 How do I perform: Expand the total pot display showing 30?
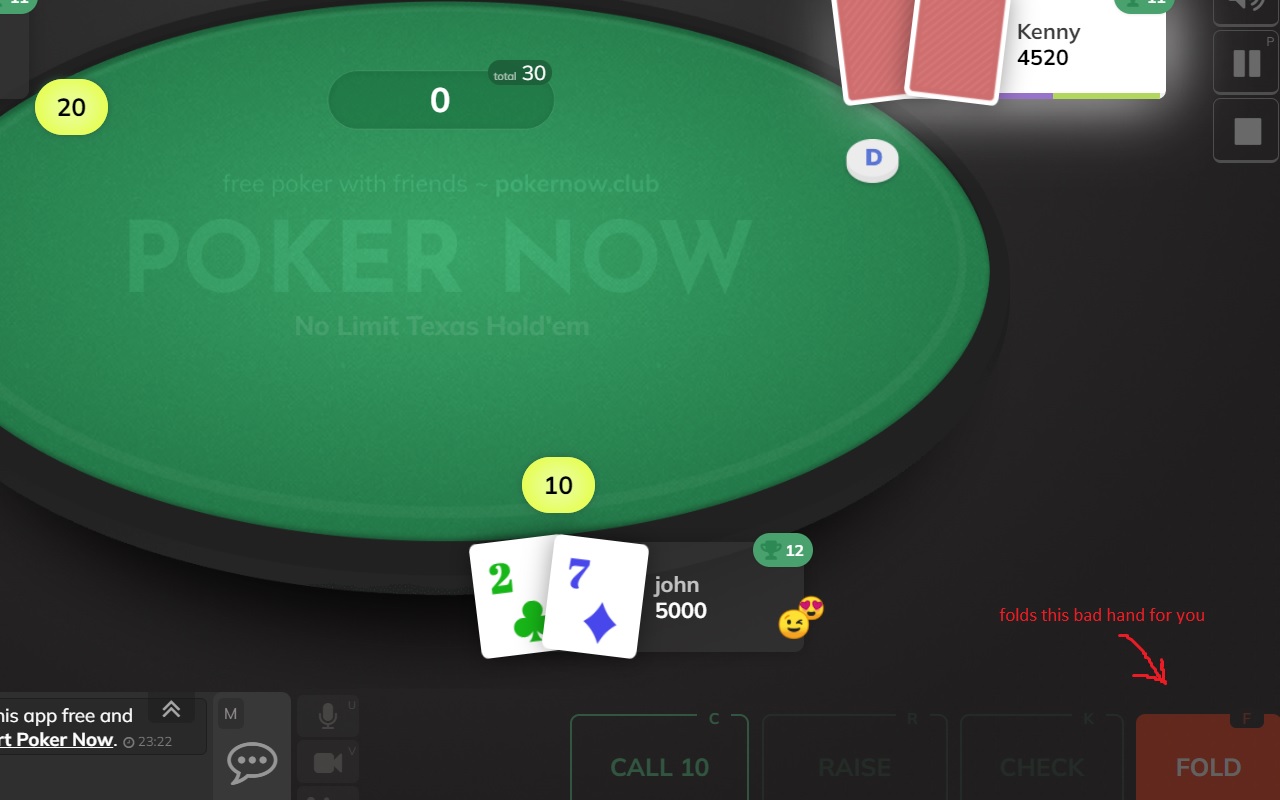click(521, 72)
